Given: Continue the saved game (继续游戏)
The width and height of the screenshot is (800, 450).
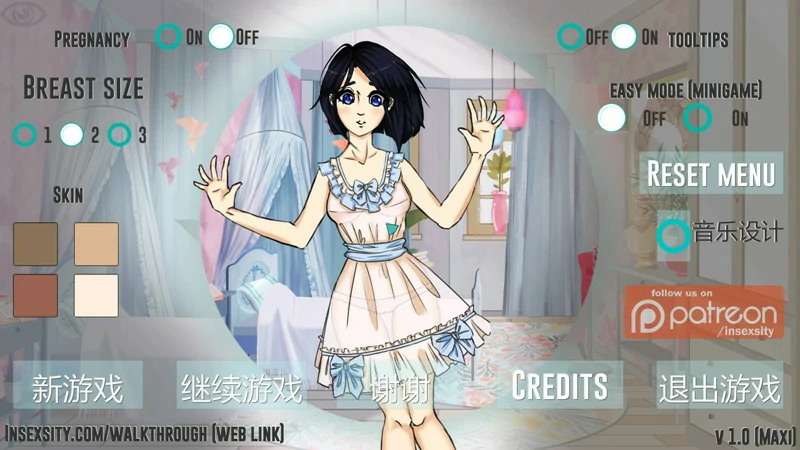Looking at the screenshot, I should coord(241,387).
